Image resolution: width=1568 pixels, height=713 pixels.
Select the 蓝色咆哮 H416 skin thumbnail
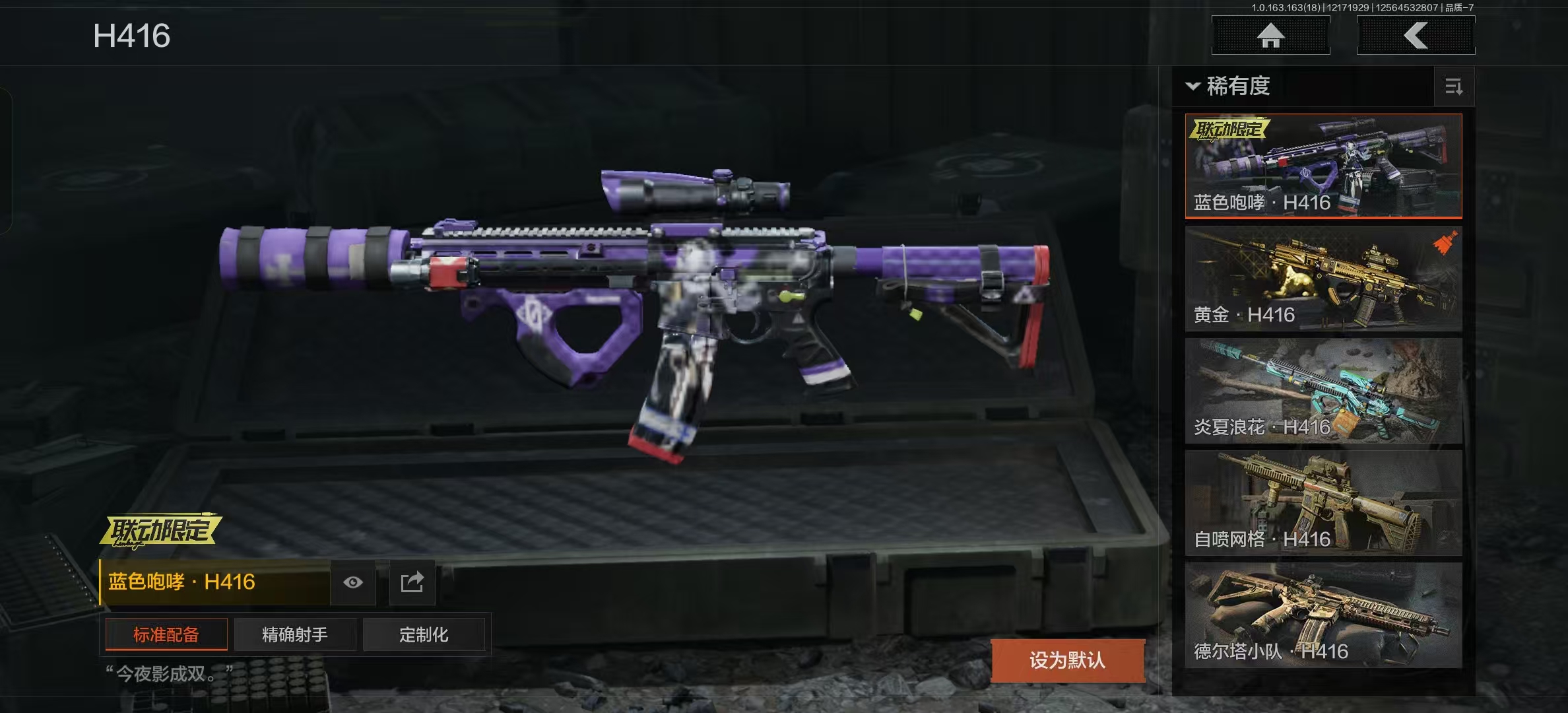(1323, 166)
